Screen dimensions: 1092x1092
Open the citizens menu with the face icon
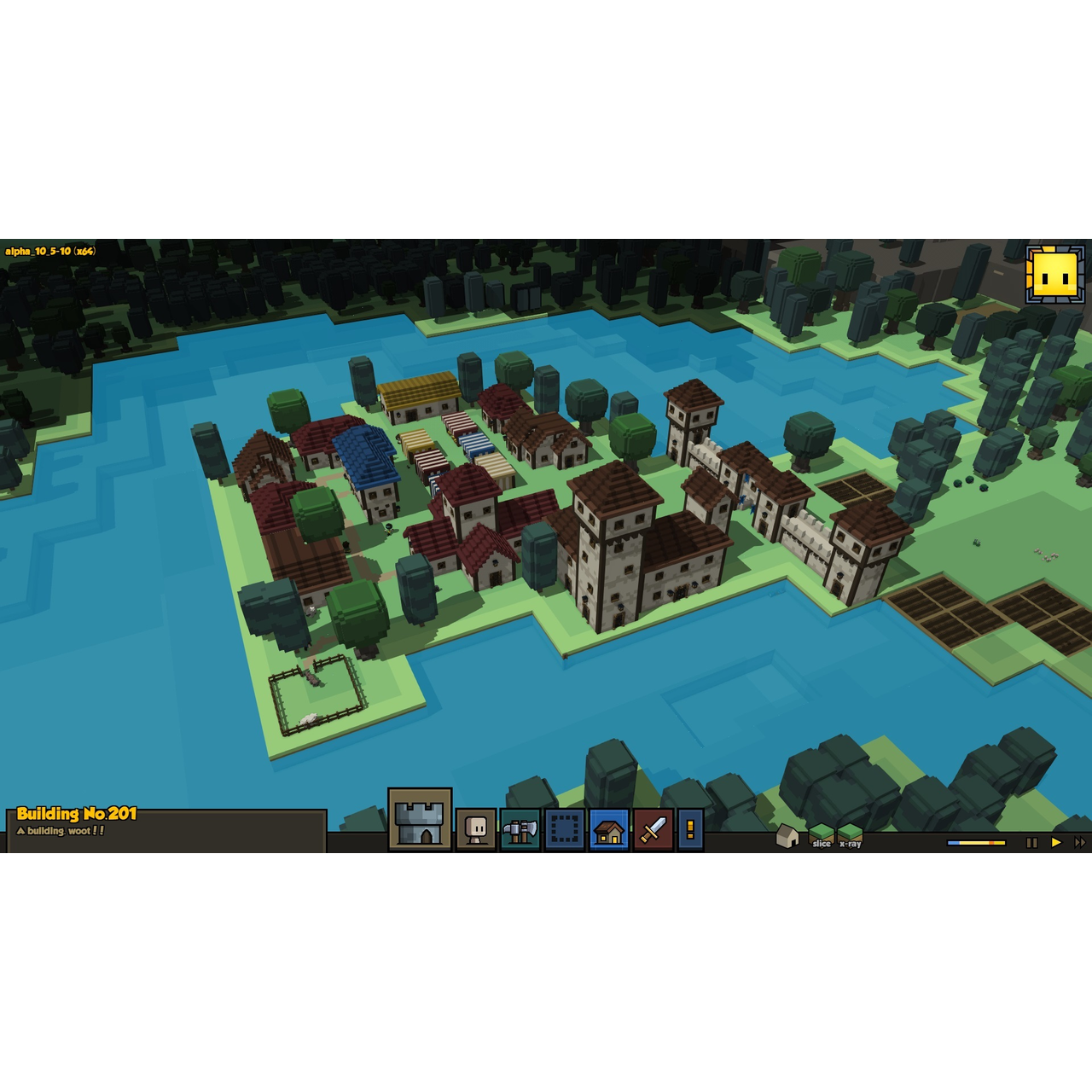click(476, 829)
